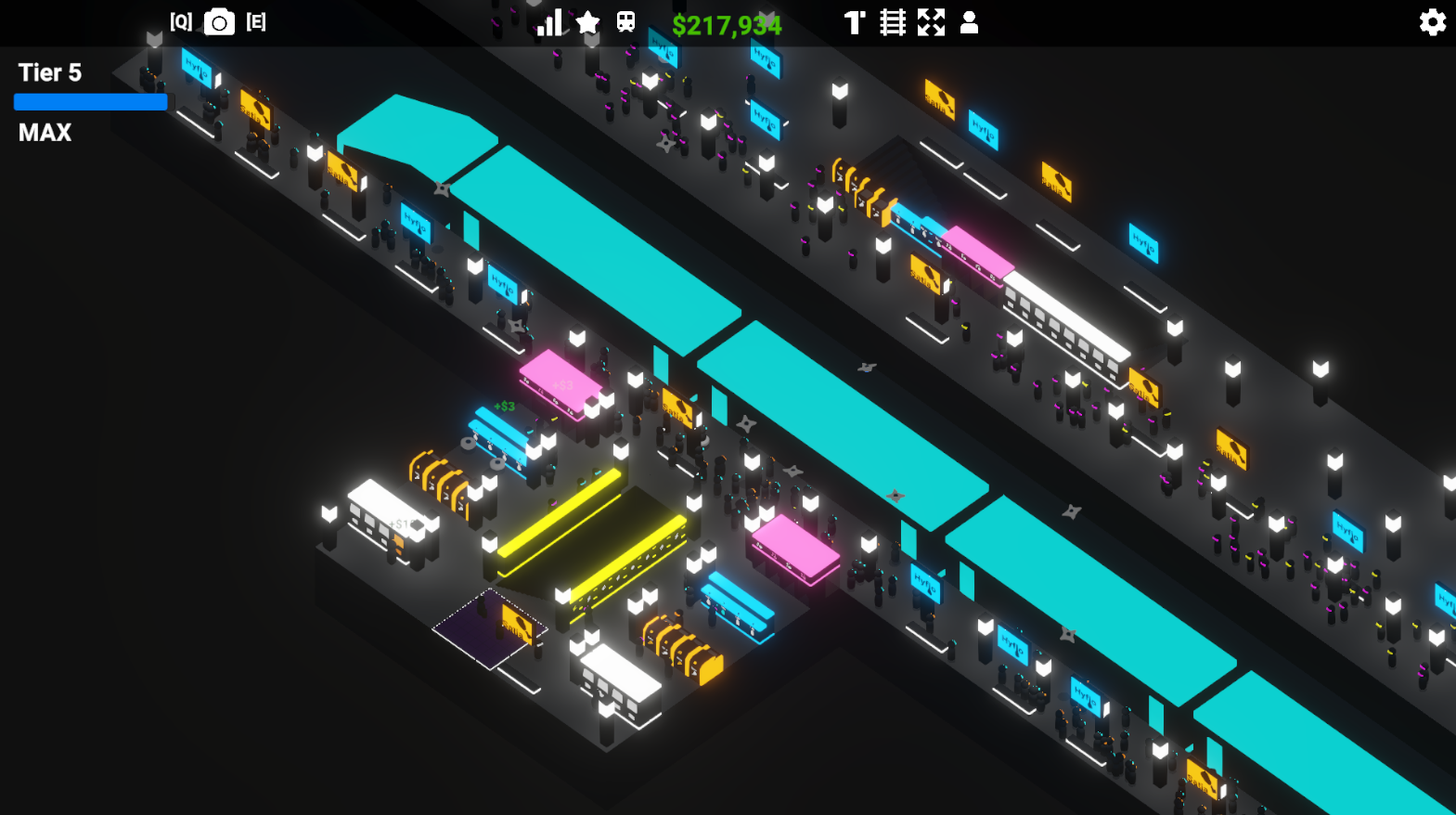Select the star ratings icon
Screen dimensions: 1456x815
(x=587, y=22)
